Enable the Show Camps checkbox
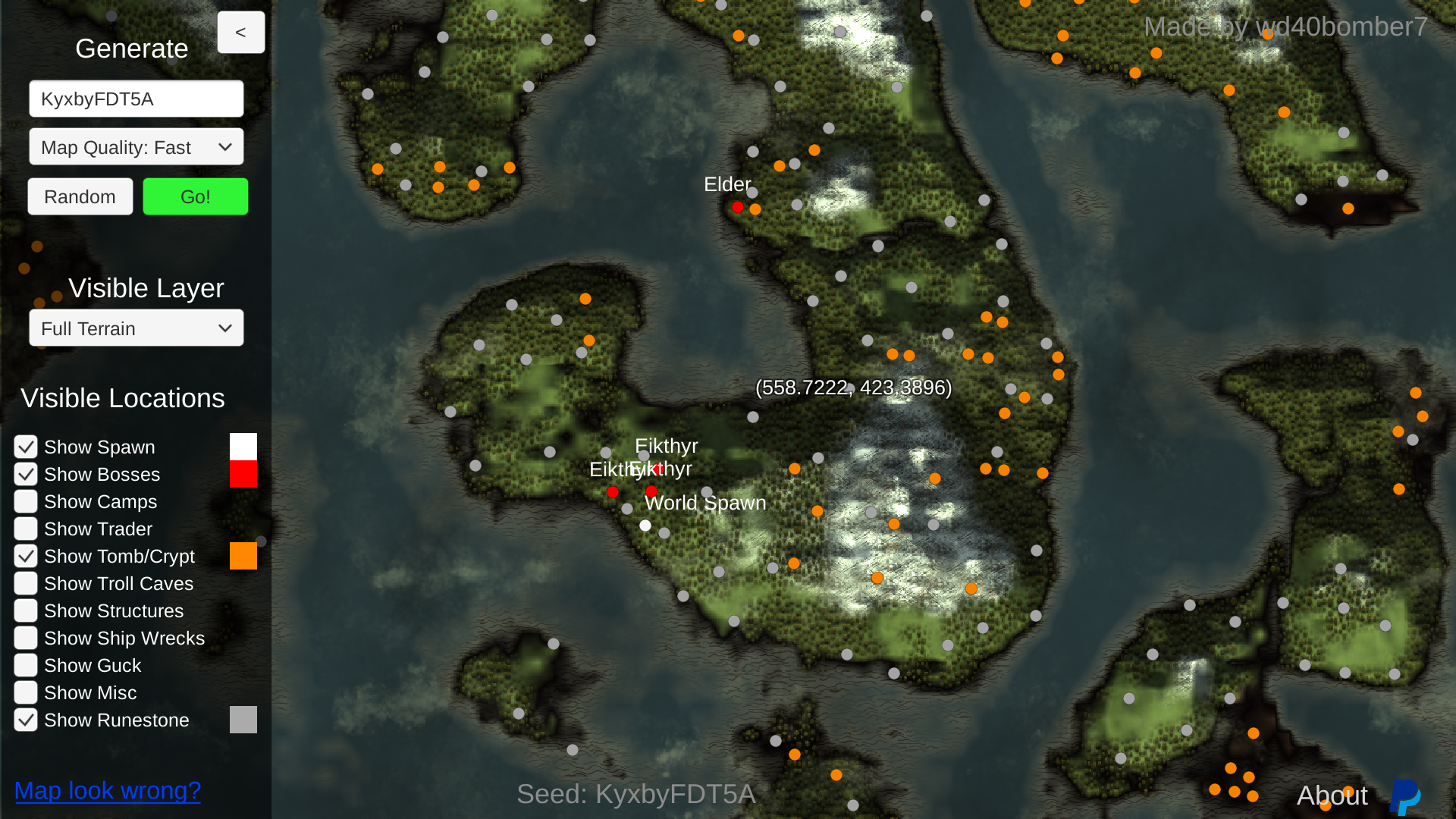This screenshot has height=819, width=1456. 25,501
